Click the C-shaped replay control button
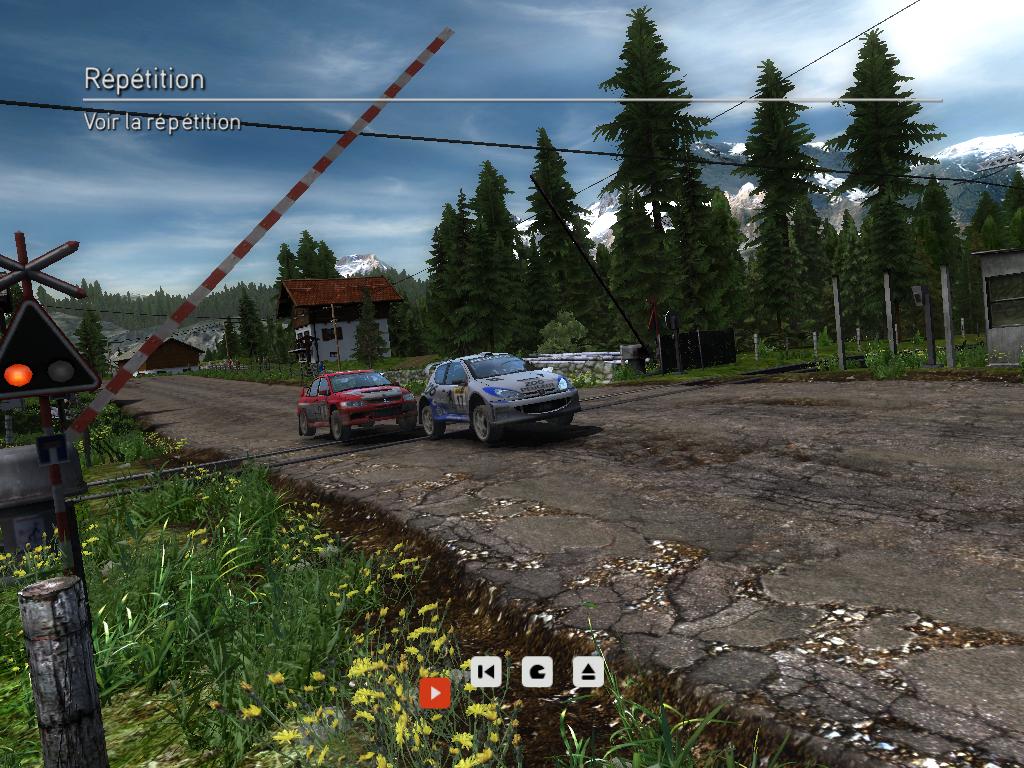This screenshot has width=1024, height=768. coord(537,671)
